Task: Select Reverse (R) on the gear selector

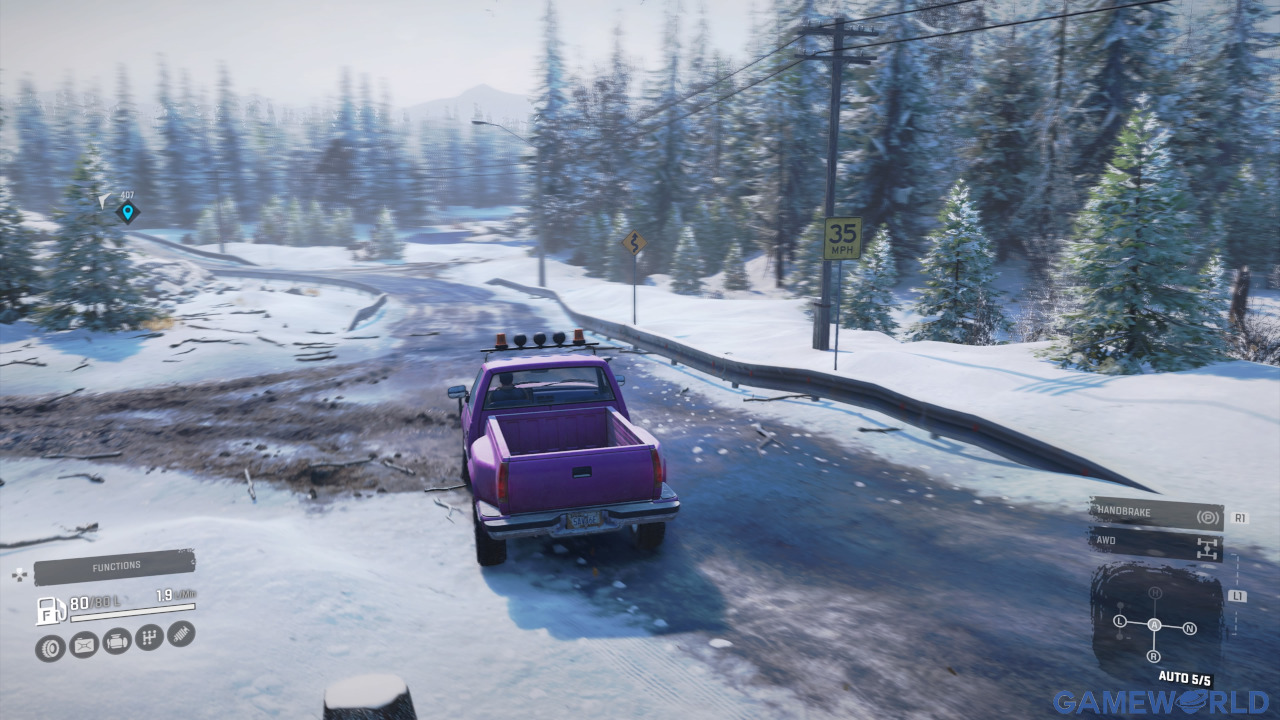Action: 1154,656
